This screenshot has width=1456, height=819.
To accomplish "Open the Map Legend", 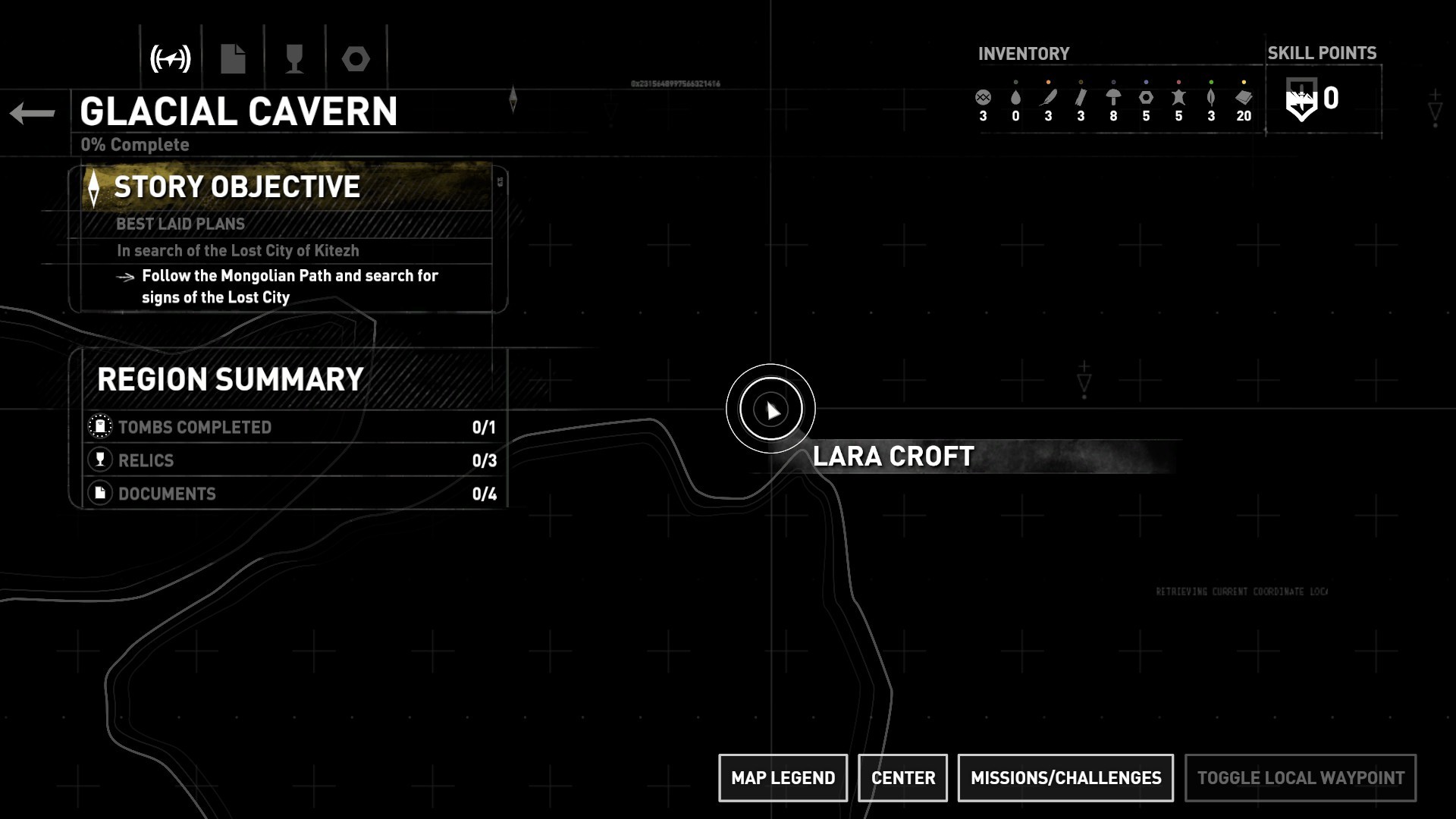I will coord(783,777).
